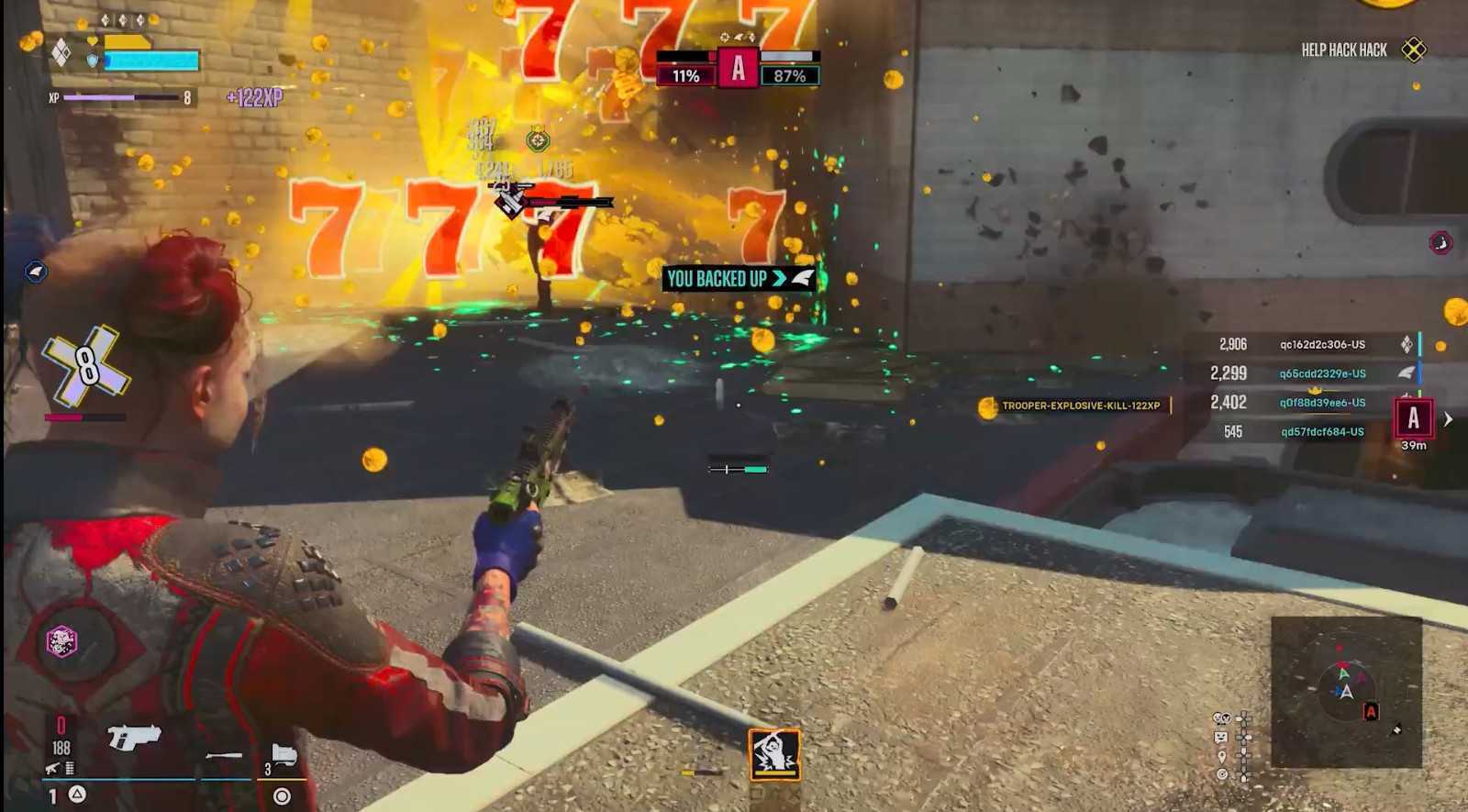The height and width of the screenshot is (812, 1468).
Task: Select the A control point icon at top center
Action: (x=738, y=68)
